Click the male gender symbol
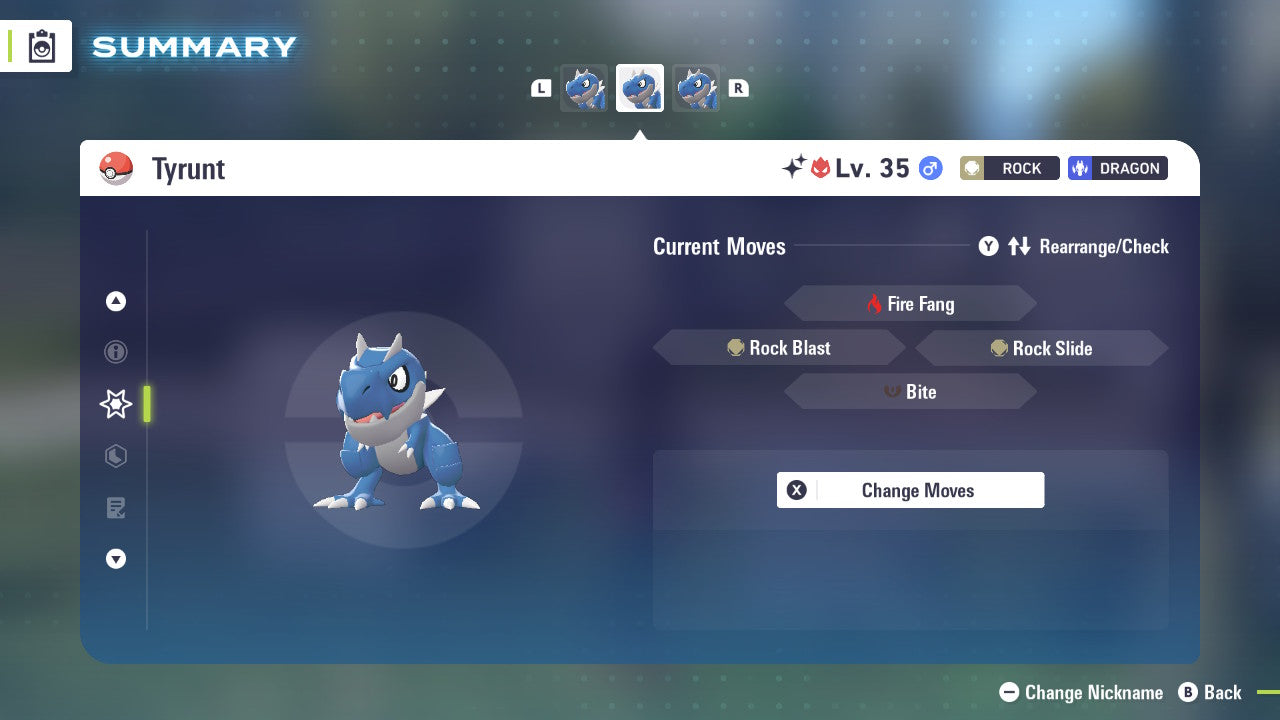The image size is (1280, 720). 929,168
